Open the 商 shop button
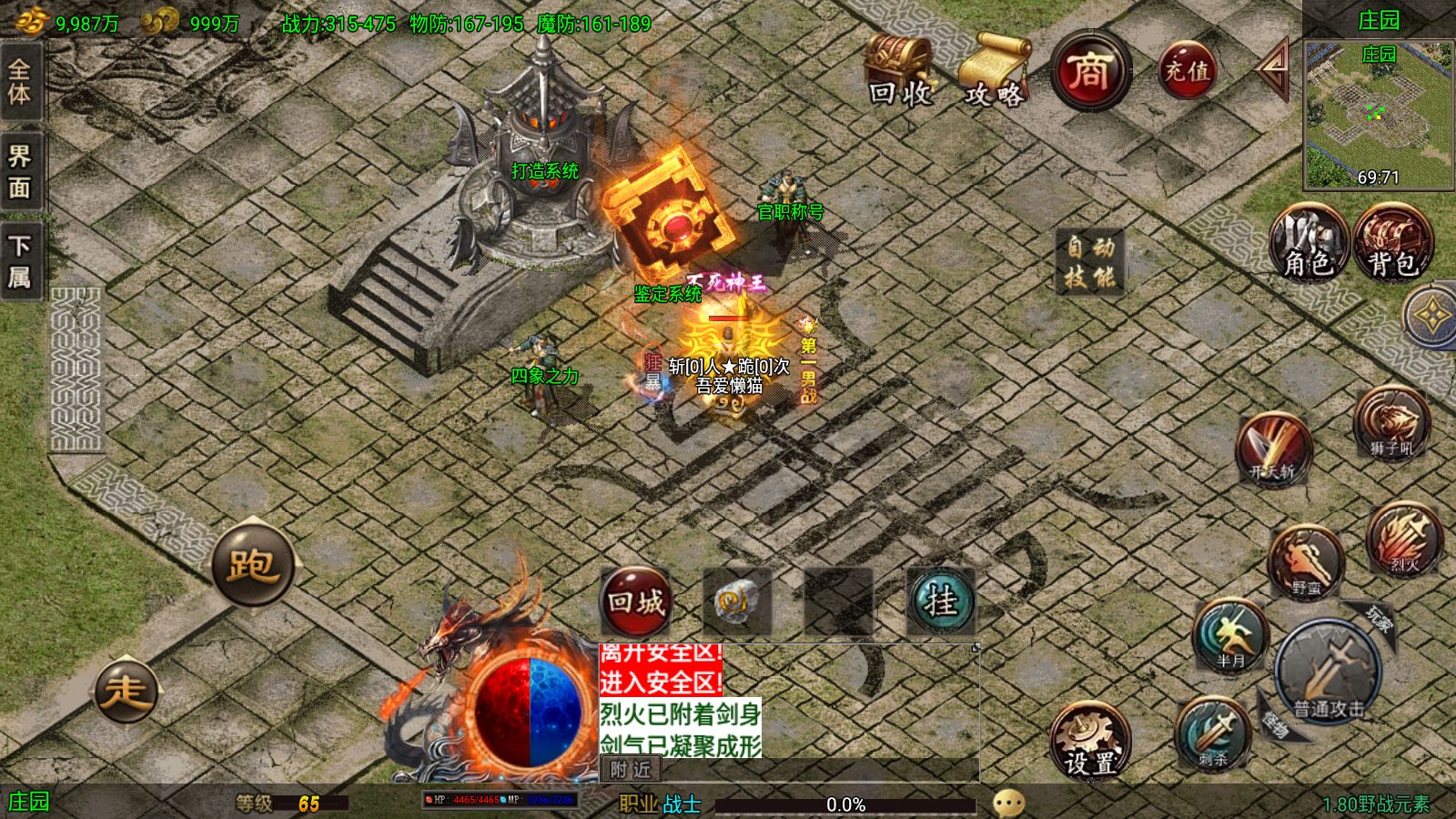The width and height of the screenshot is (1456, 819). click(x=1090, y=71)
